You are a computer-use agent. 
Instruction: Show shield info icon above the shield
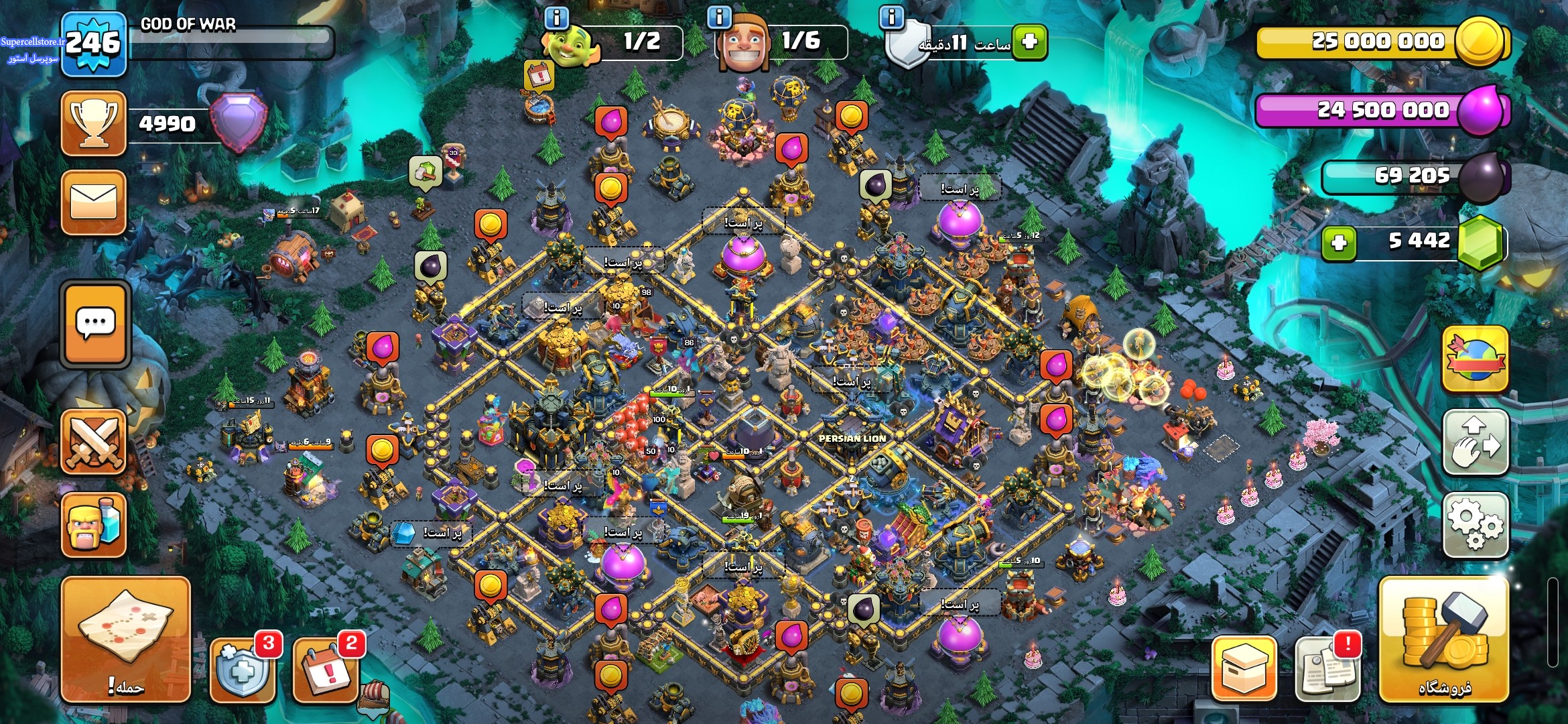click(x=892, y=17)
